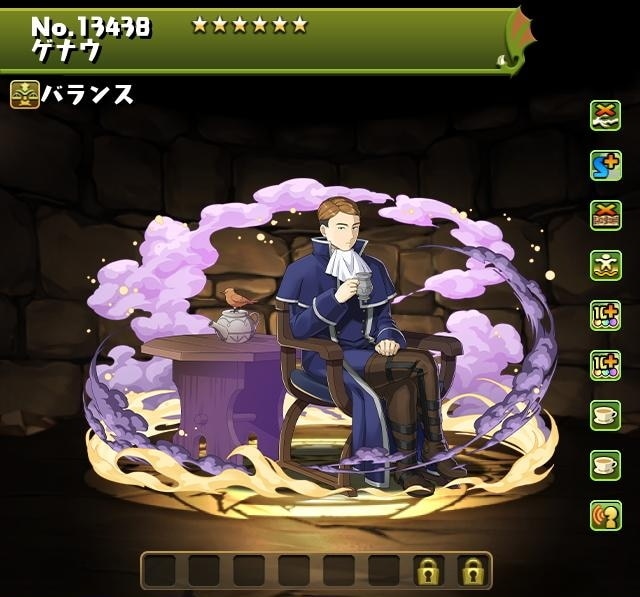Choose the figure above waves awakening icon
This screenshot has width=640, height=597.
click(x=605, y=265)
